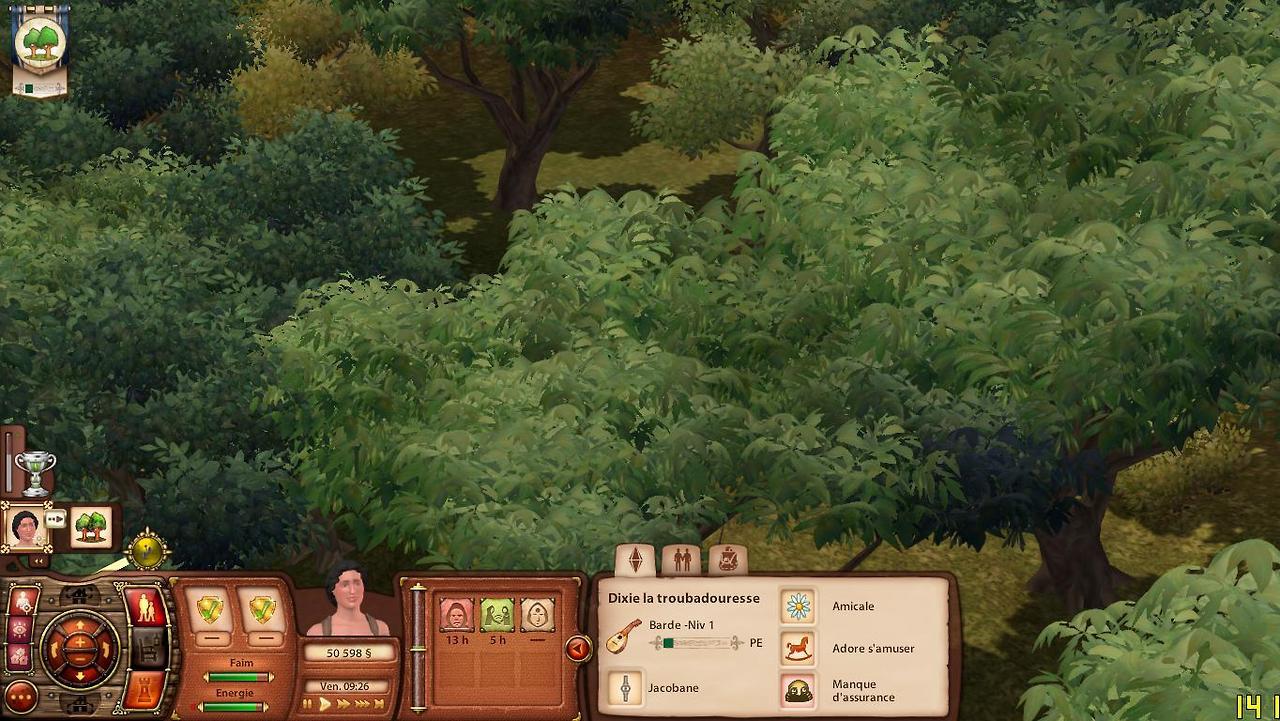Click the green 5 h moodlet icon
The image size is (1280, 721).
497,614
